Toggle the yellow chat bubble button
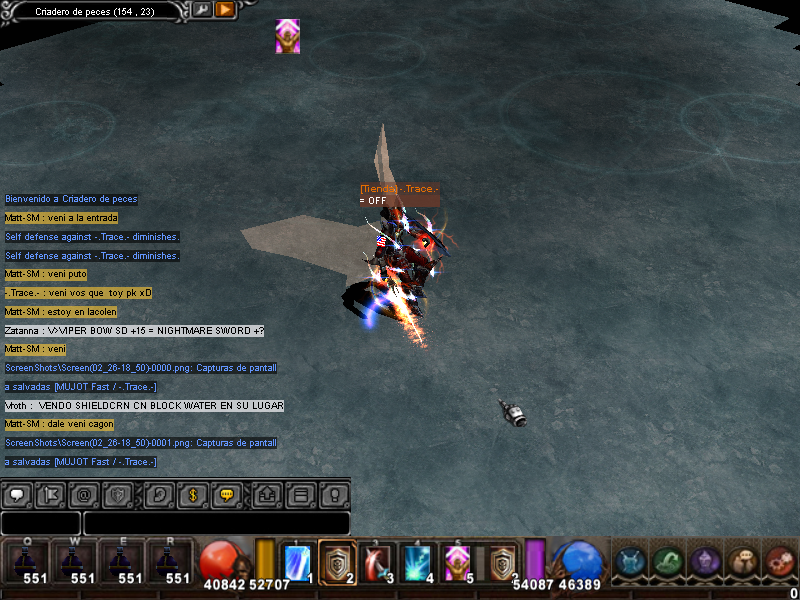The height and width of the screenshot is (600, 800). [x=227, y=494]
